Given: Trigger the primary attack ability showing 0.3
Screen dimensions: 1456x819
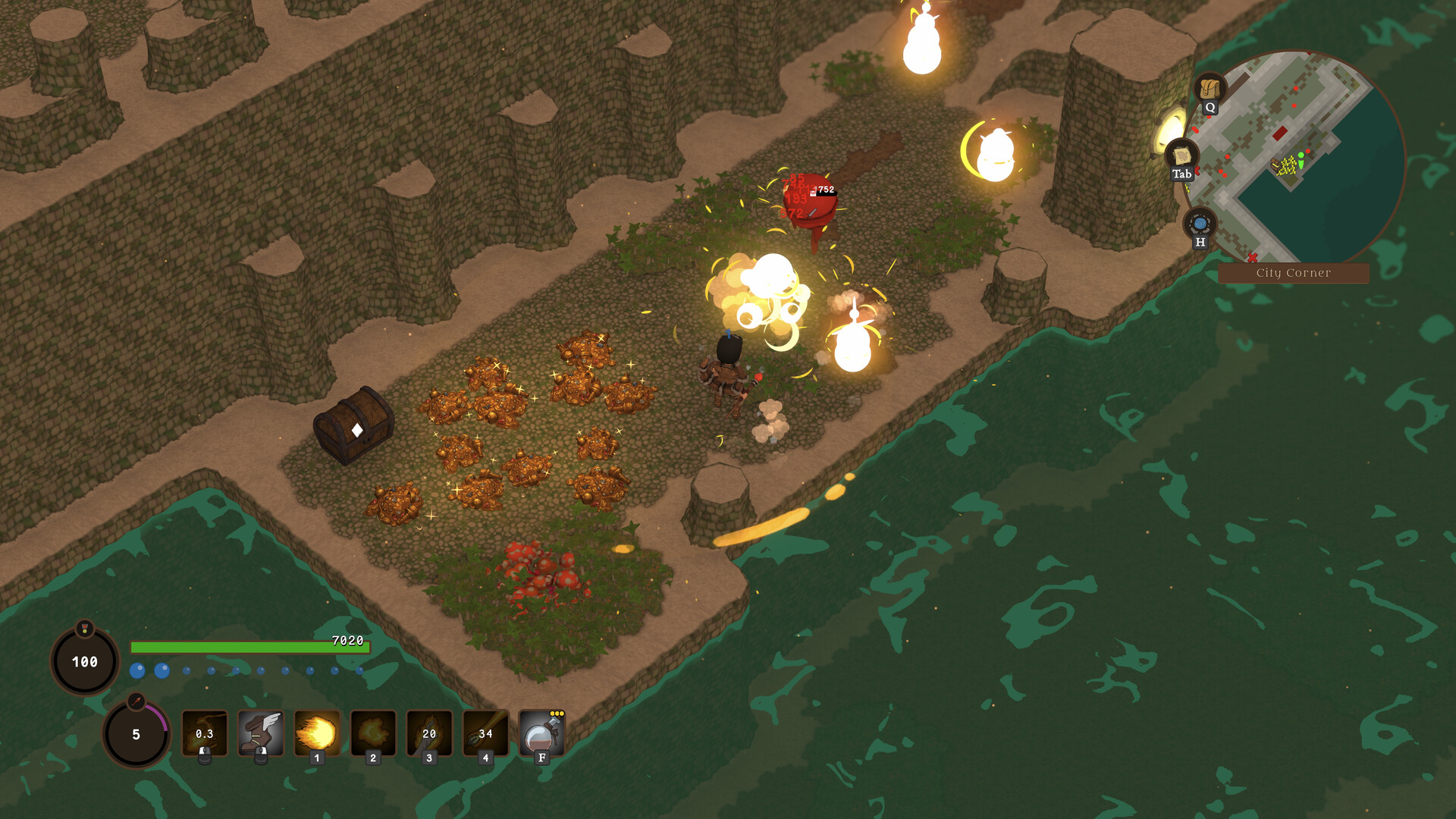Looking at the screenshot, I should [x=205, y=733].
